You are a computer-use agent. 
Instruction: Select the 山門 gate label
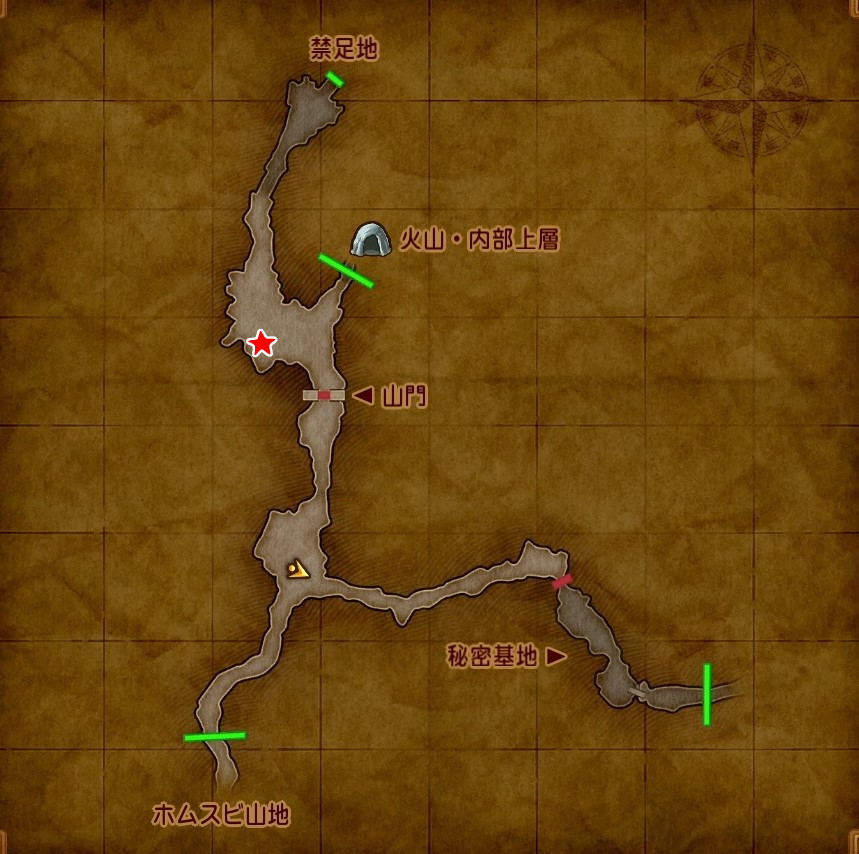point(403,397)
